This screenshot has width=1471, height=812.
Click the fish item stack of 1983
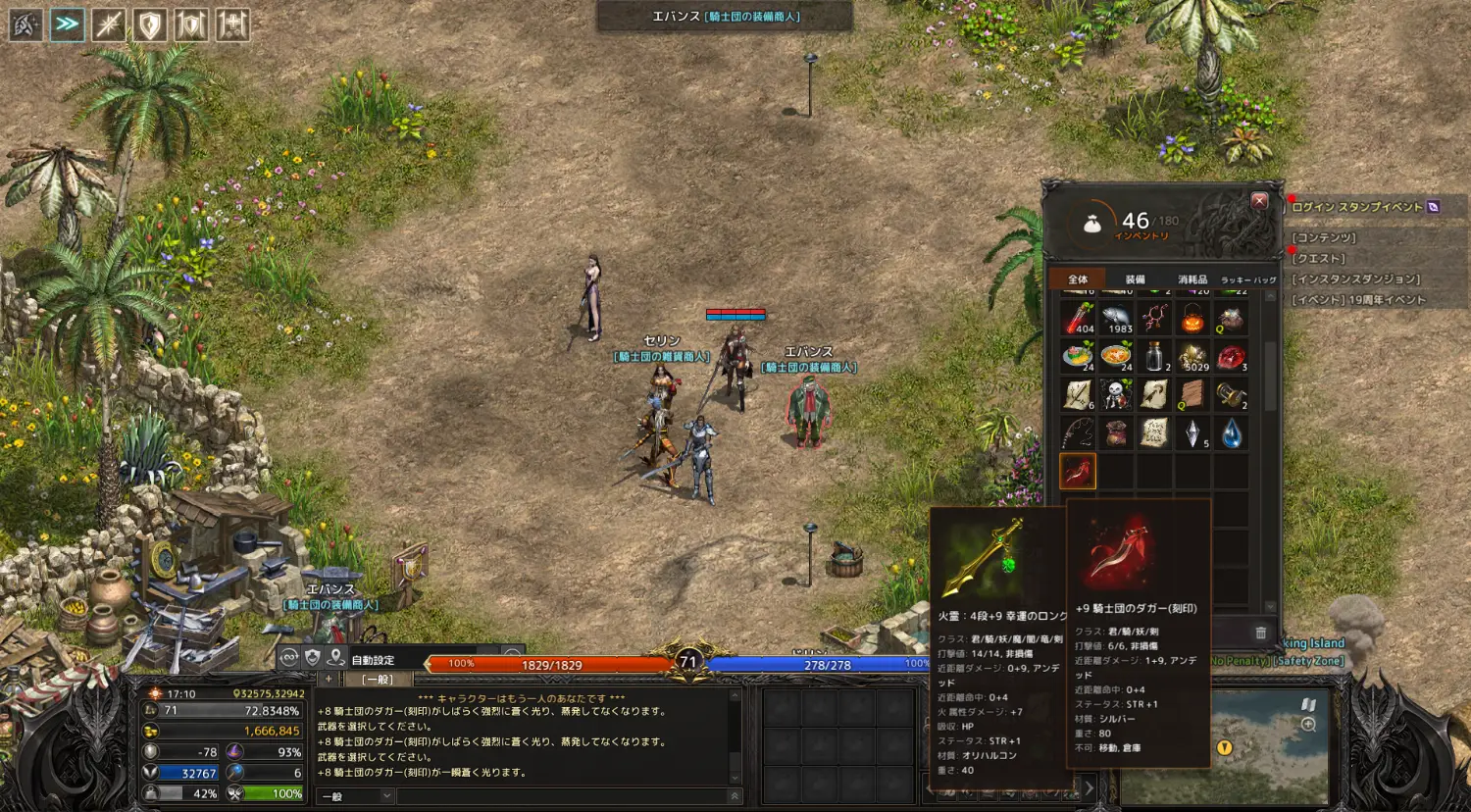pyautogui.click(x=1116, y=318)
